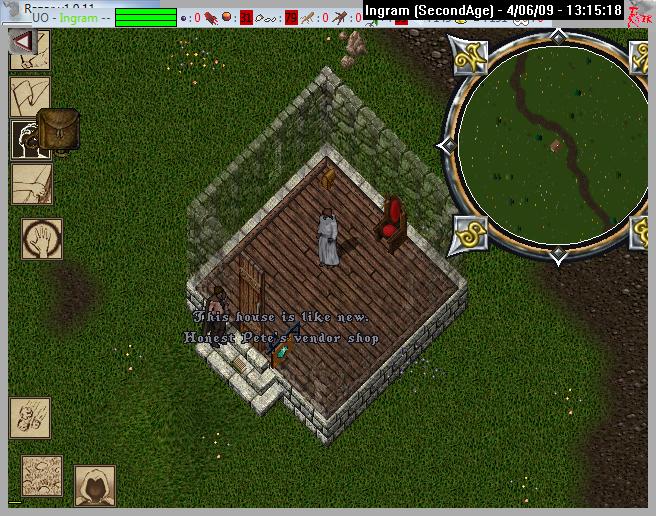The height and width of the screenshot is (516, 656).
Task: Click the red triangle collapse arrow
Action: click(x=23, y=42)
